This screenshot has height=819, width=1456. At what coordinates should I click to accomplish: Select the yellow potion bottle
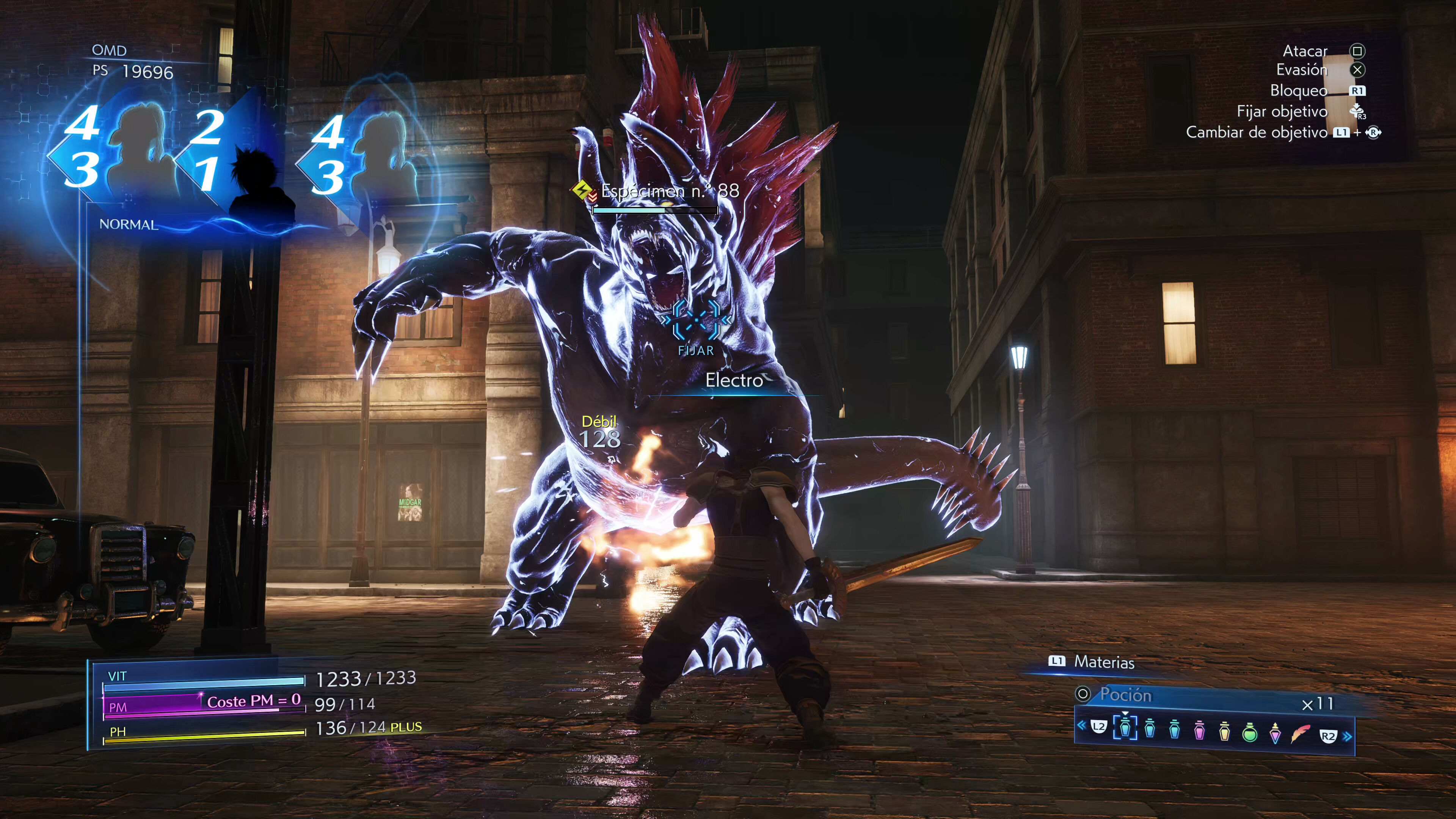point(1224,731)
